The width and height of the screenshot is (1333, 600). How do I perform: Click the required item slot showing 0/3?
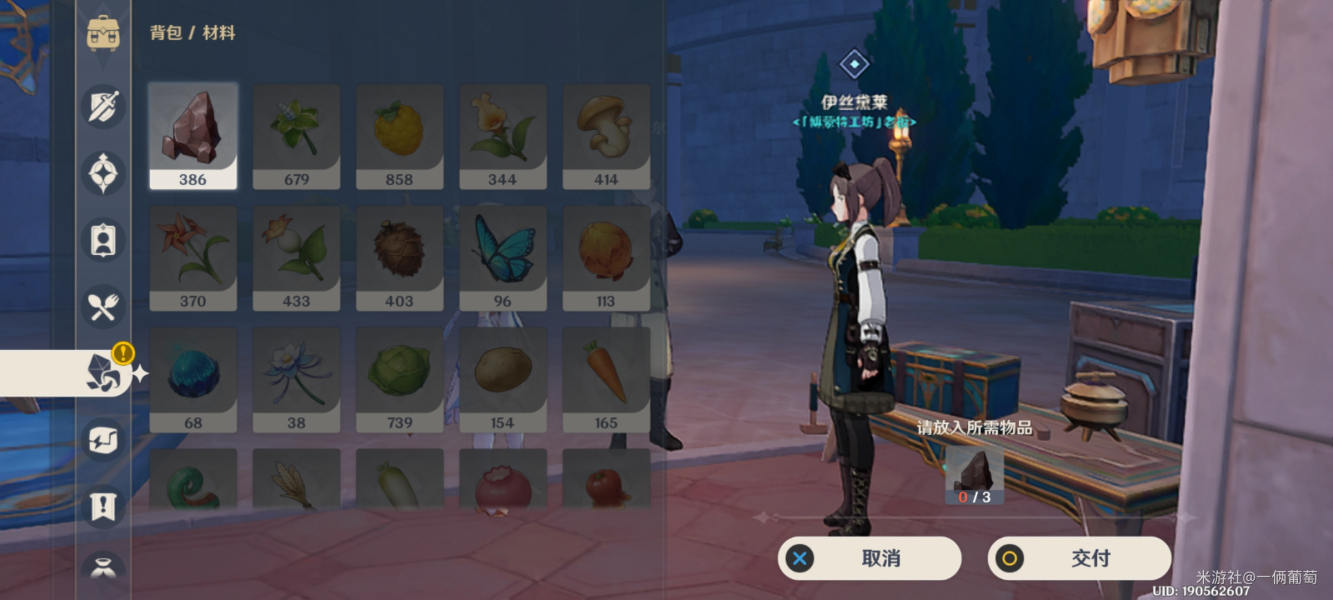click(x=974, y=474)
